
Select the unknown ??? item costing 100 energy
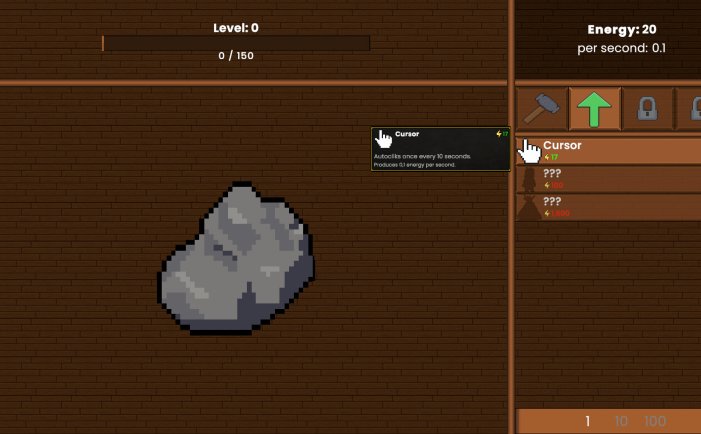point(607,179)
